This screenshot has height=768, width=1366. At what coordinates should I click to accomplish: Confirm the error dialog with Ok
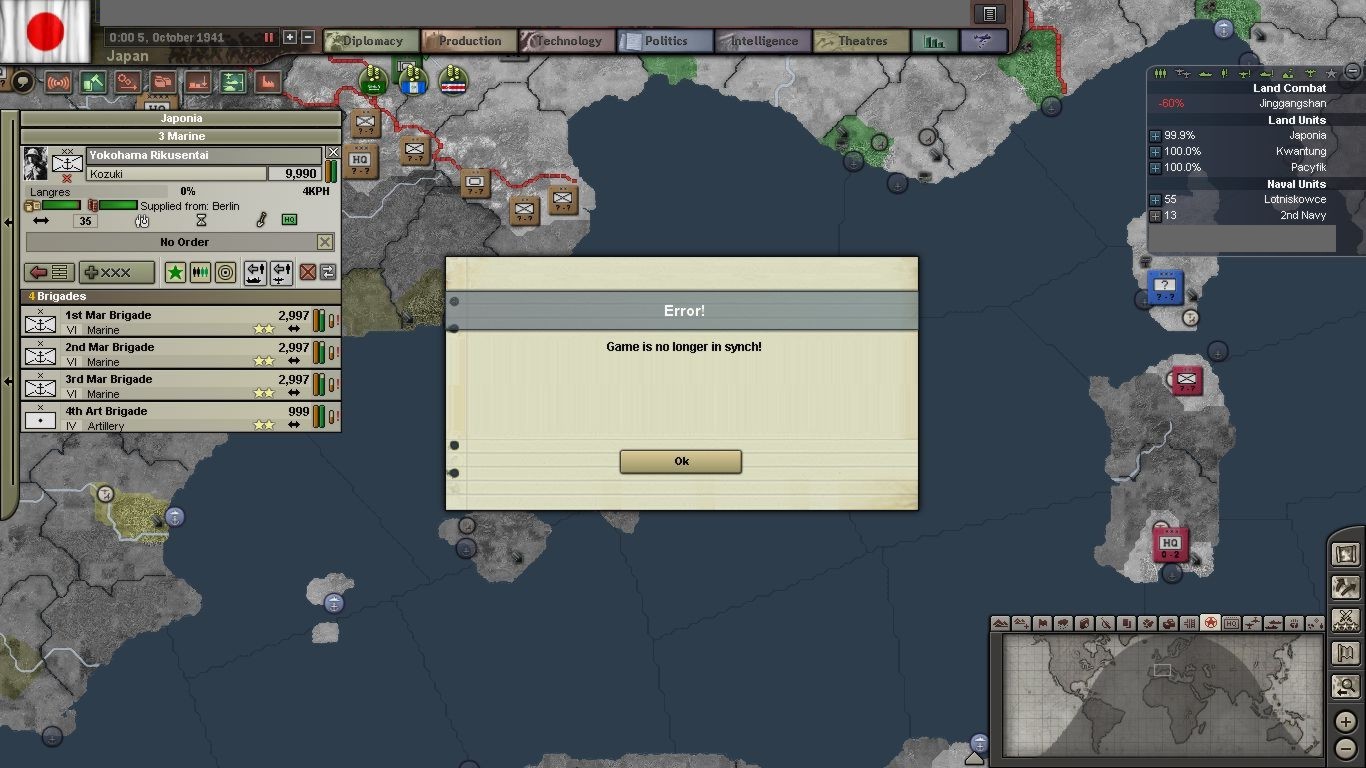coord(681,461)
